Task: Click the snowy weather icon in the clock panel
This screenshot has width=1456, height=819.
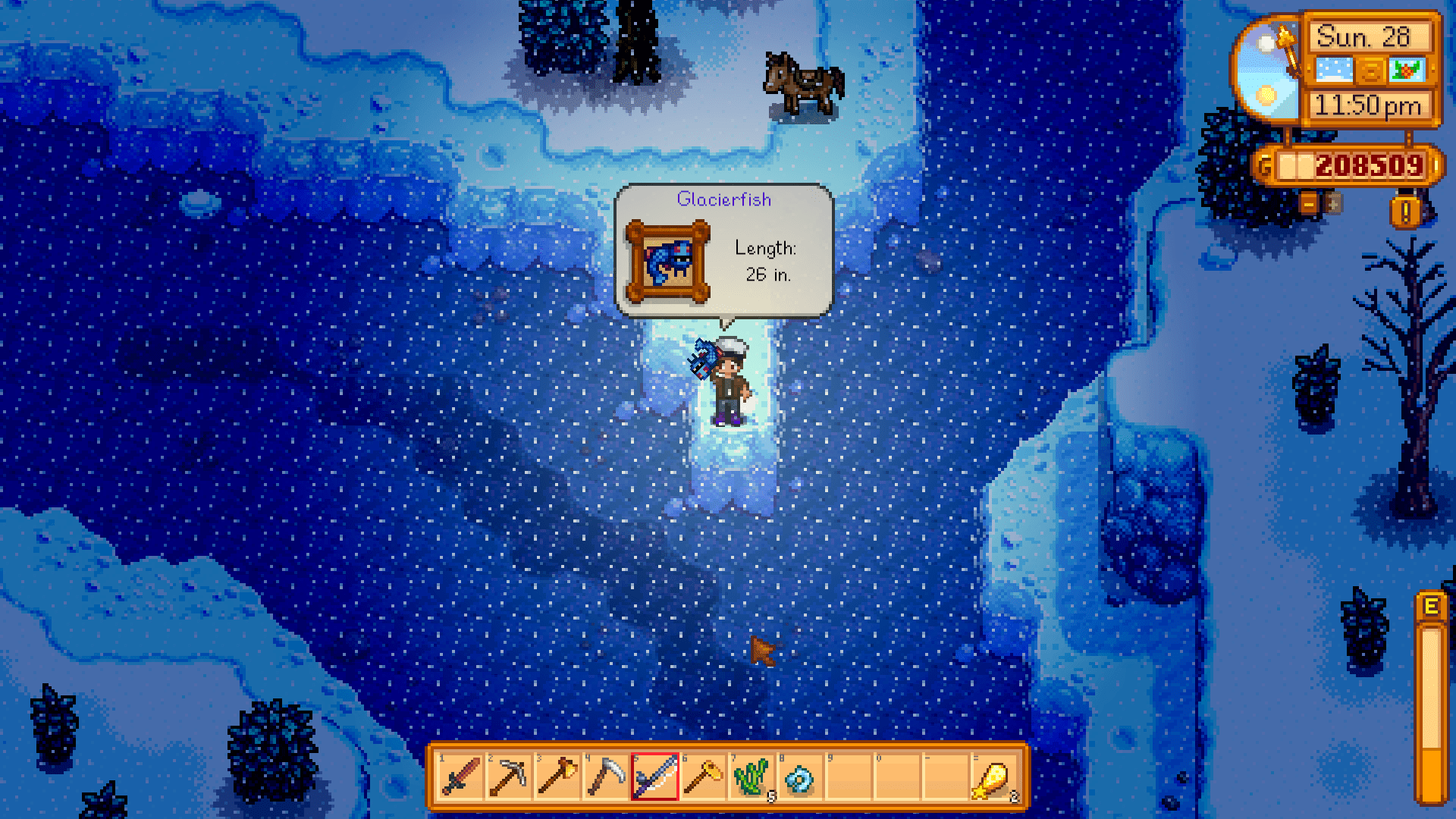Action: 1333,70
